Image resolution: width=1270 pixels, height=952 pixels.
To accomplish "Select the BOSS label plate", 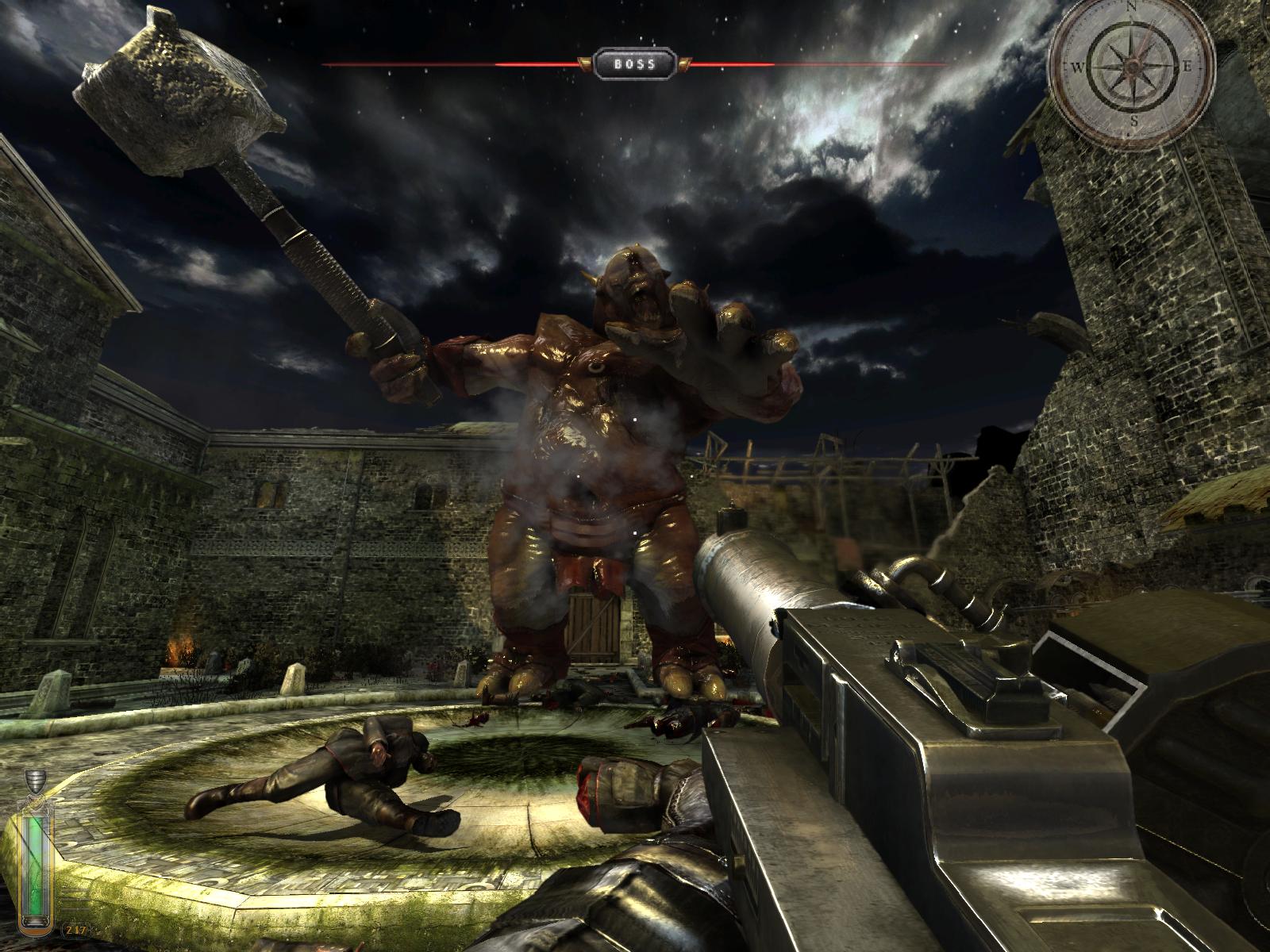I will 634,63.
